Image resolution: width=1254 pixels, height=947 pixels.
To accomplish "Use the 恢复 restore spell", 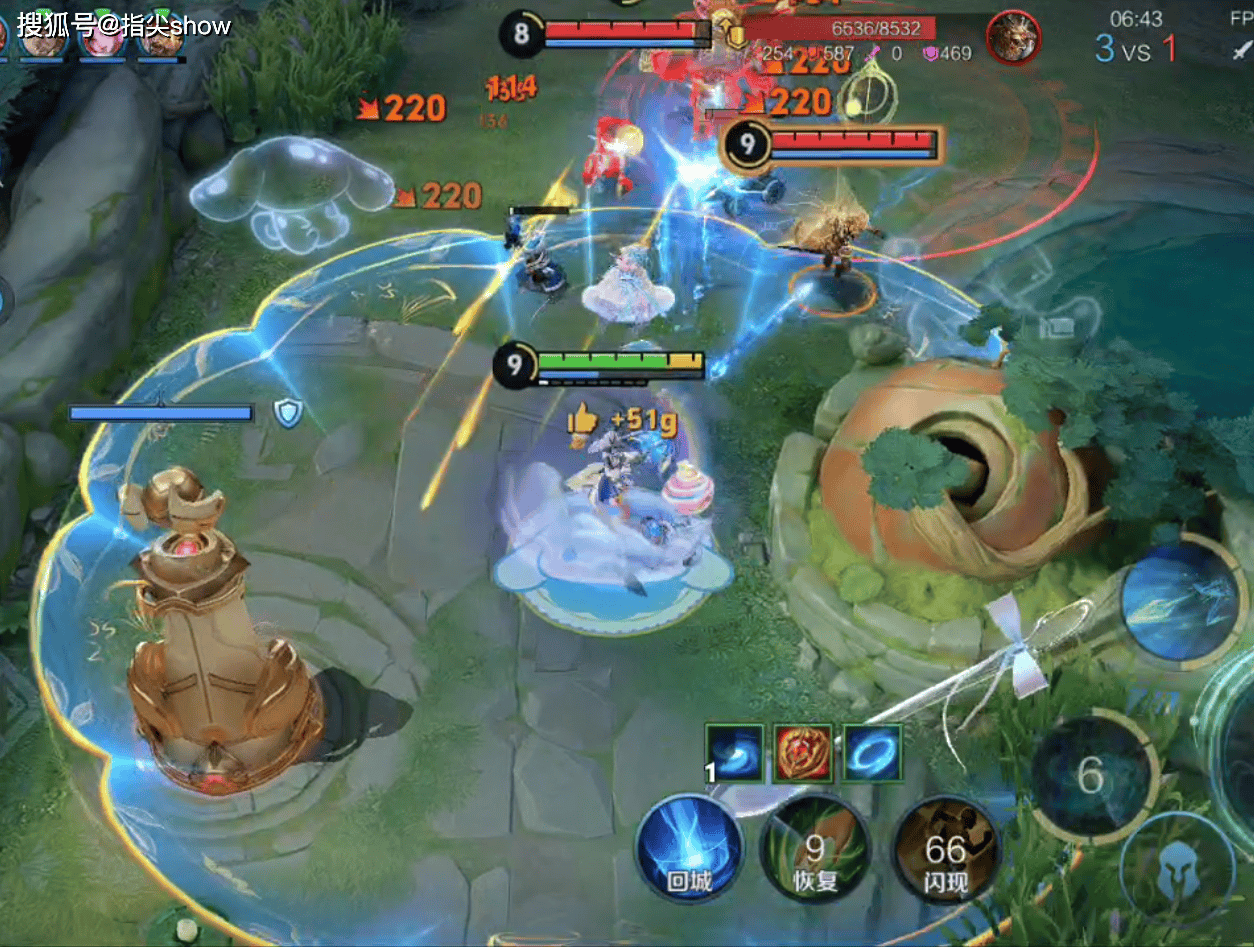I will [x=814, y=848].
